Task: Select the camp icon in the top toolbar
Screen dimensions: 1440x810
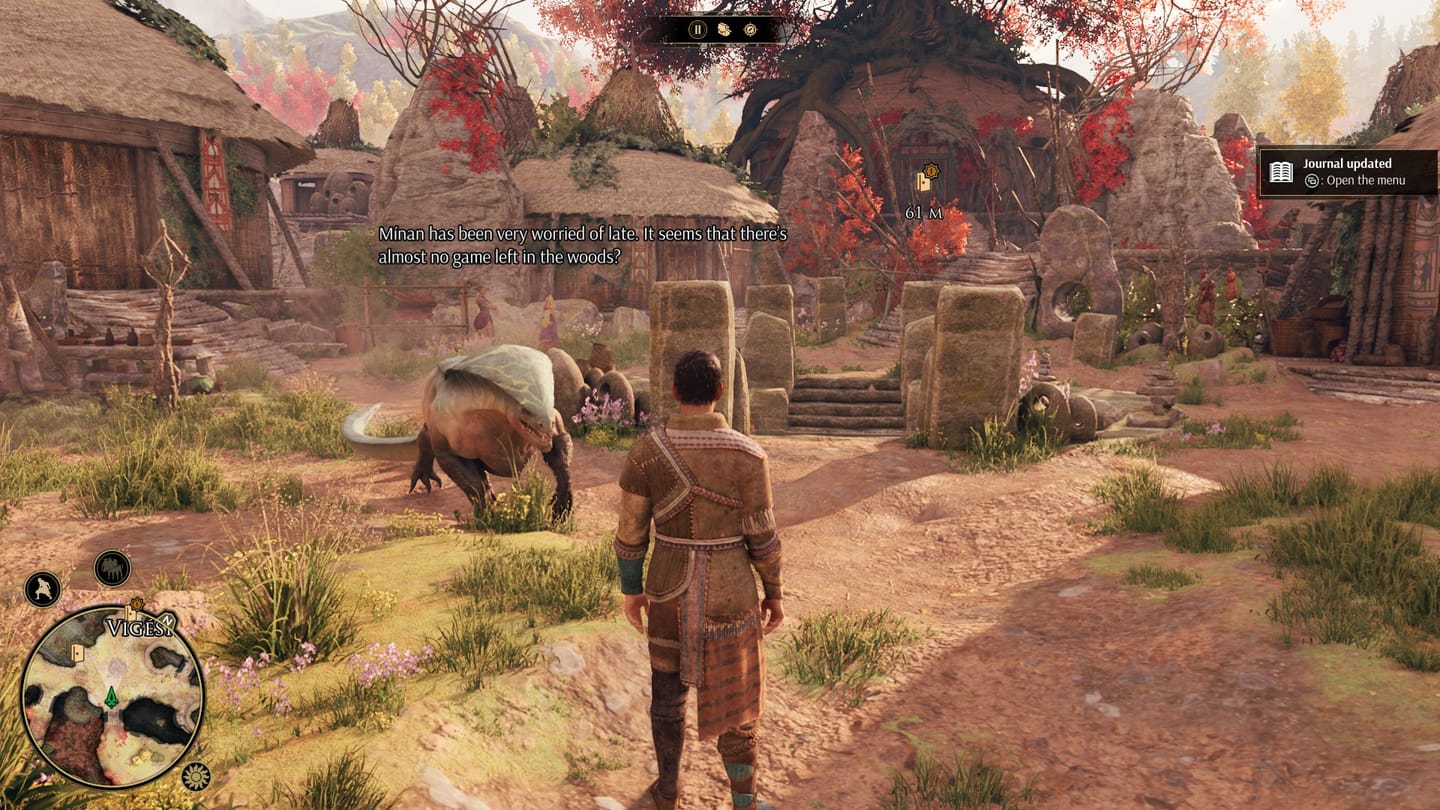Action: coord(723,31)
